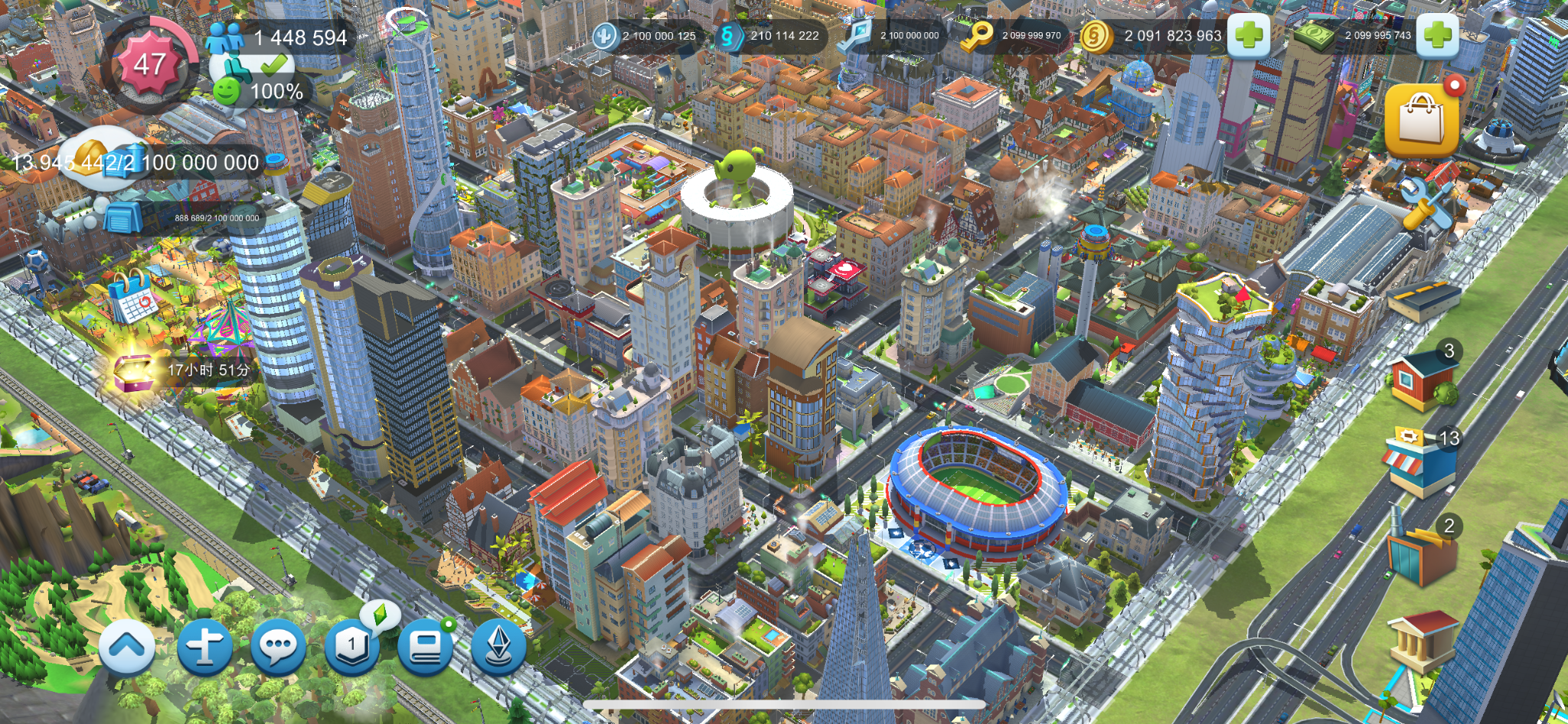Open the factory build menu
Viewport: 1568px width, 724px height.
[x=1421, y=553]
